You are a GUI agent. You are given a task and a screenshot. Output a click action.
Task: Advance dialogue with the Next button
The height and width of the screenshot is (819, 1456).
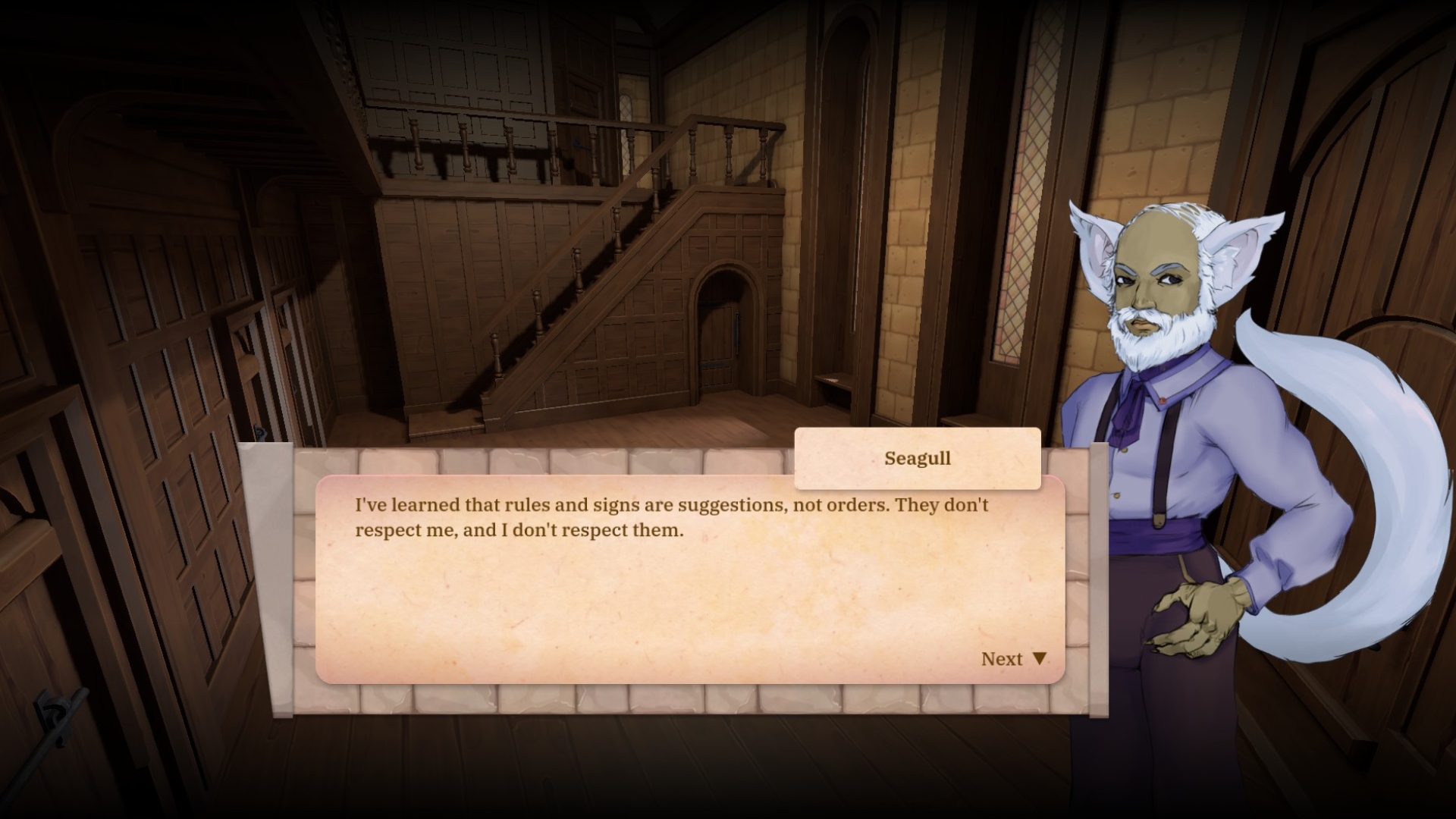[1012, 659]
